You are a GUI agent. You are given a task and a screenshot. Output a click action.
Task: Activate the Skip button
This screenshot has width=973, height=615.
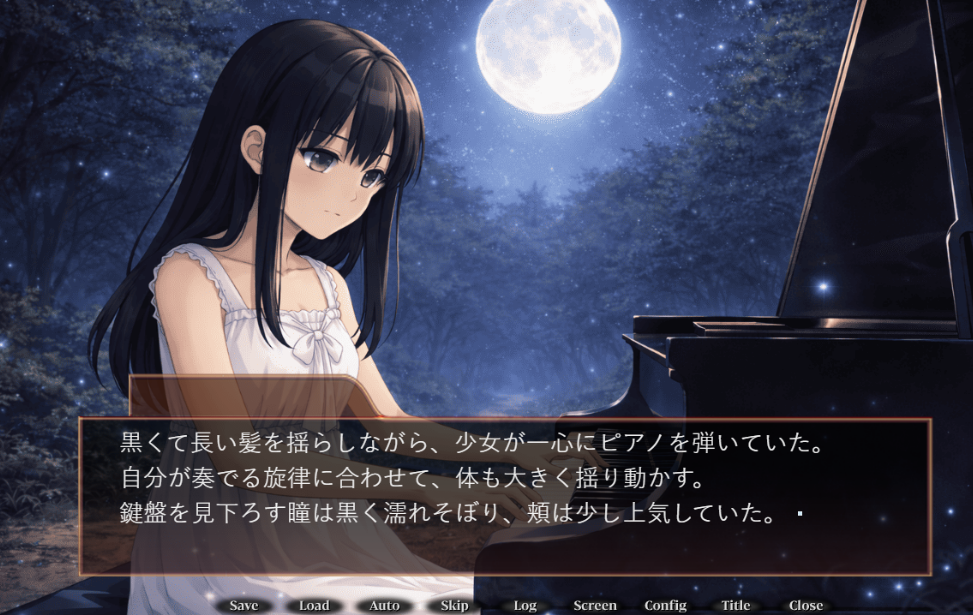coord(454,605)
